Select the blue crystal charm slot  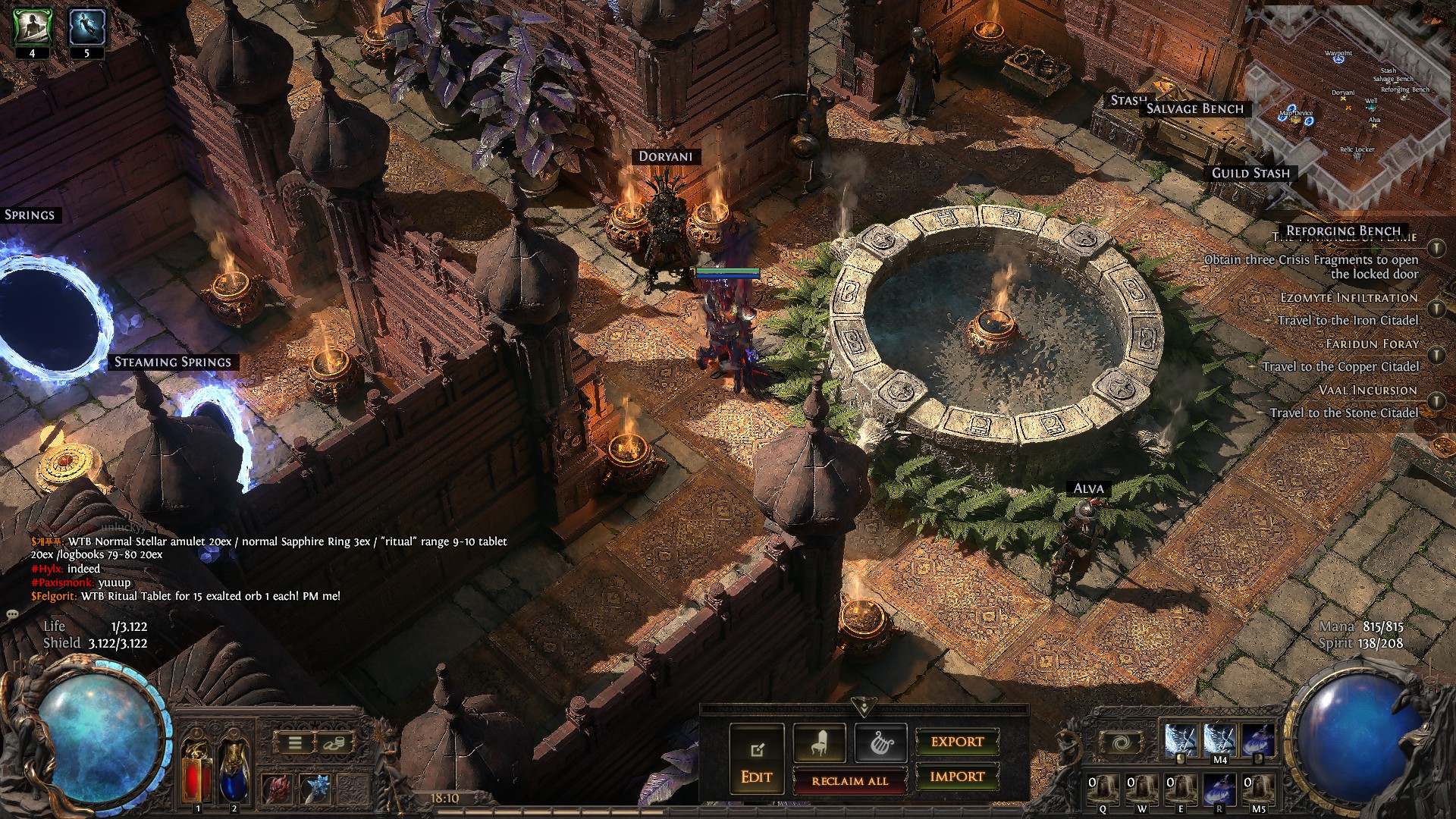coord(315,789)
